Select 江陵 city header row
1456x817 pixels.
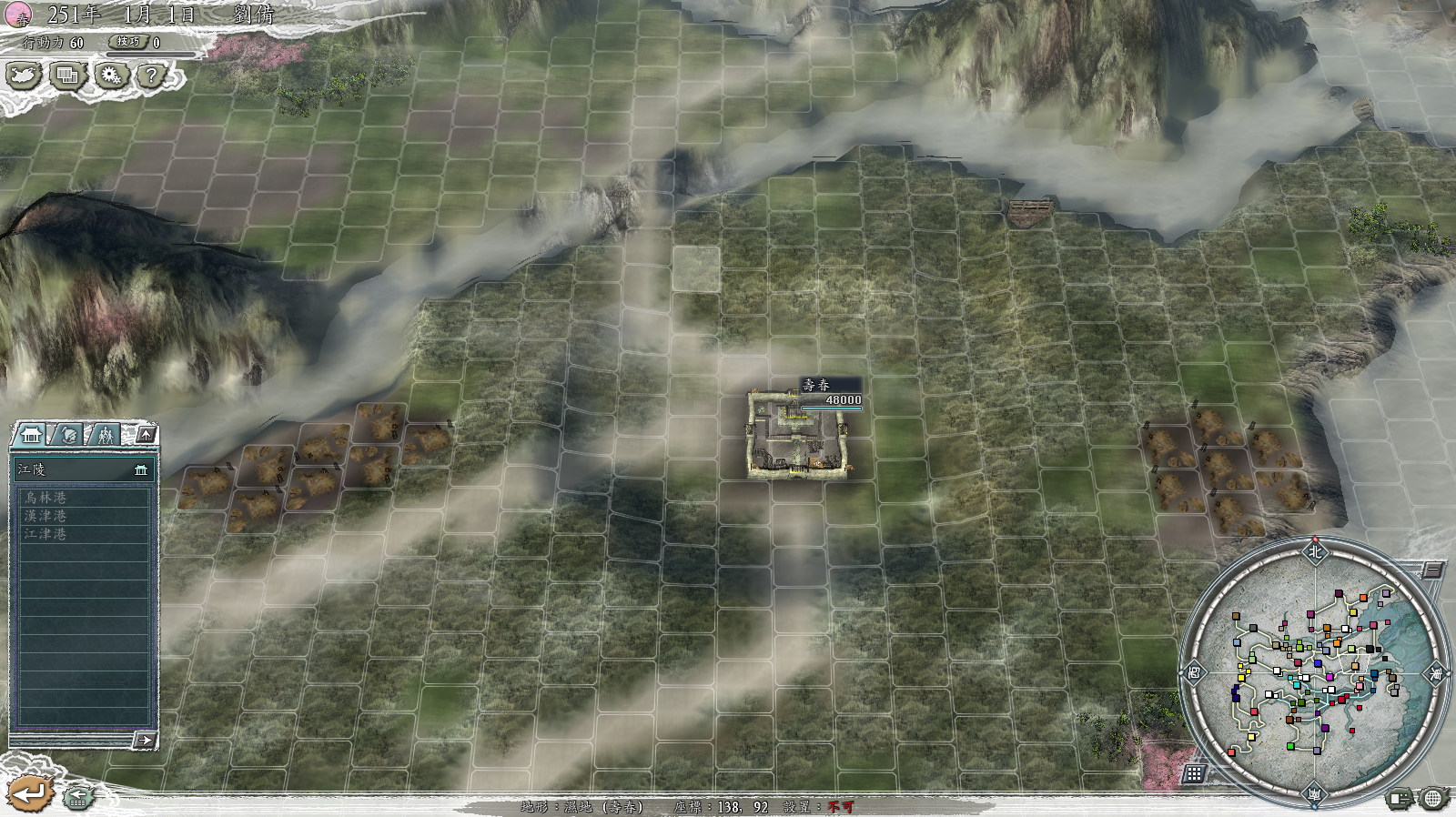pos(82,469)
